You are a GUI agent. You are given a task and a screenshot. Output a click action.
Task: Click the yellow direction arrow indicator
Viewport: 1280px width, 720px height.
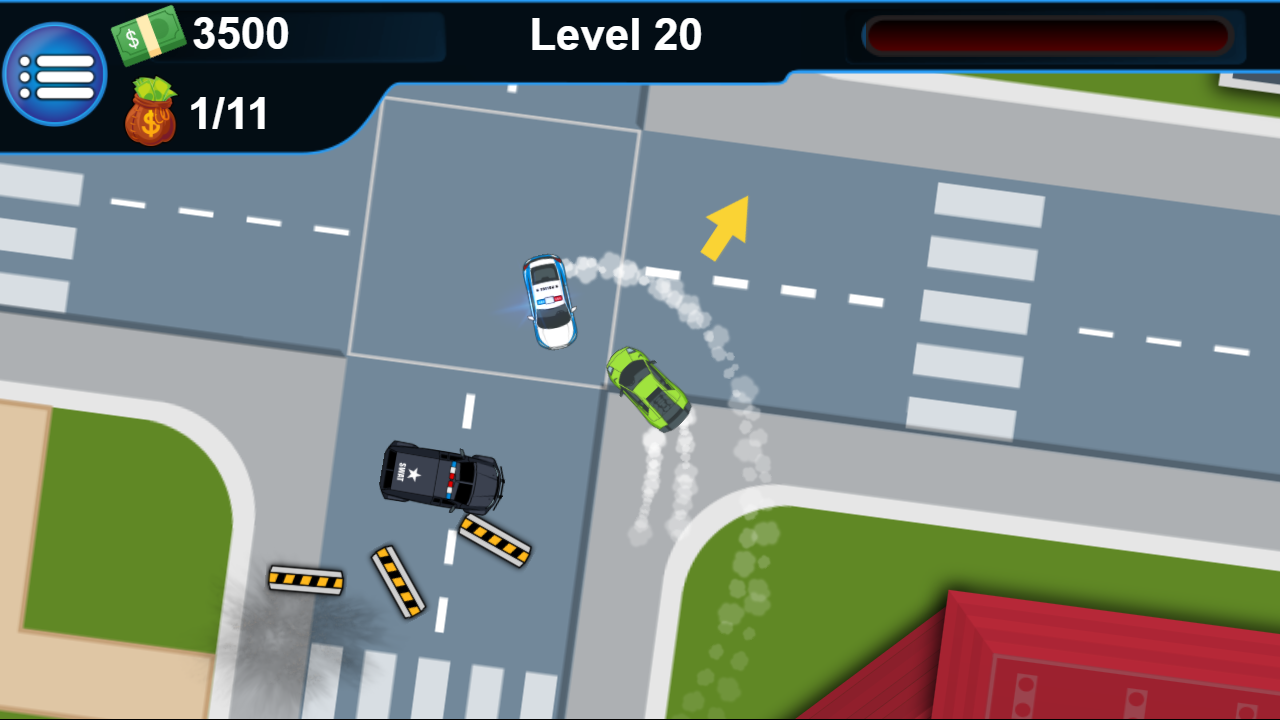pyautogui.click(x=723, y=228)
